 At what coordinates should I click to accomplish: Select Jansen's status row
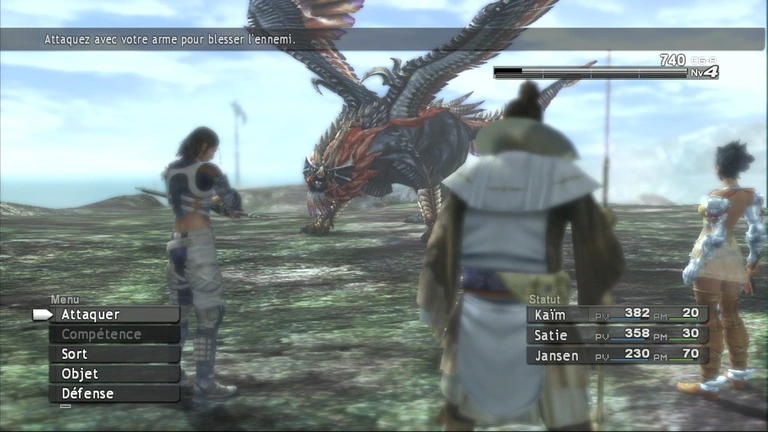tap(617, 354)
